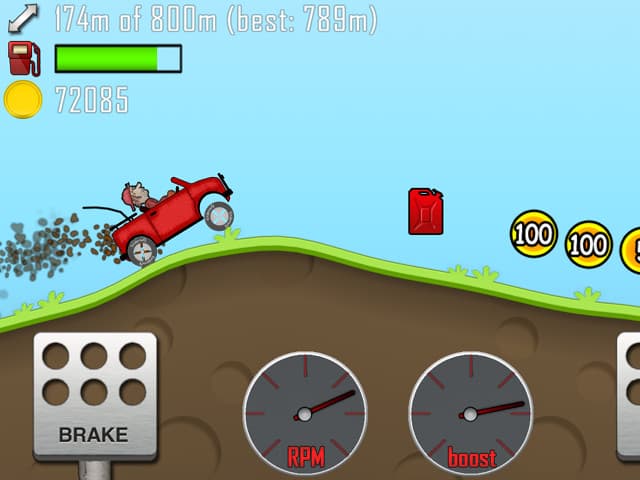Screen dimensions: 640x480
Task: Hit the BRAKE pedal
Action: [95, 395]
